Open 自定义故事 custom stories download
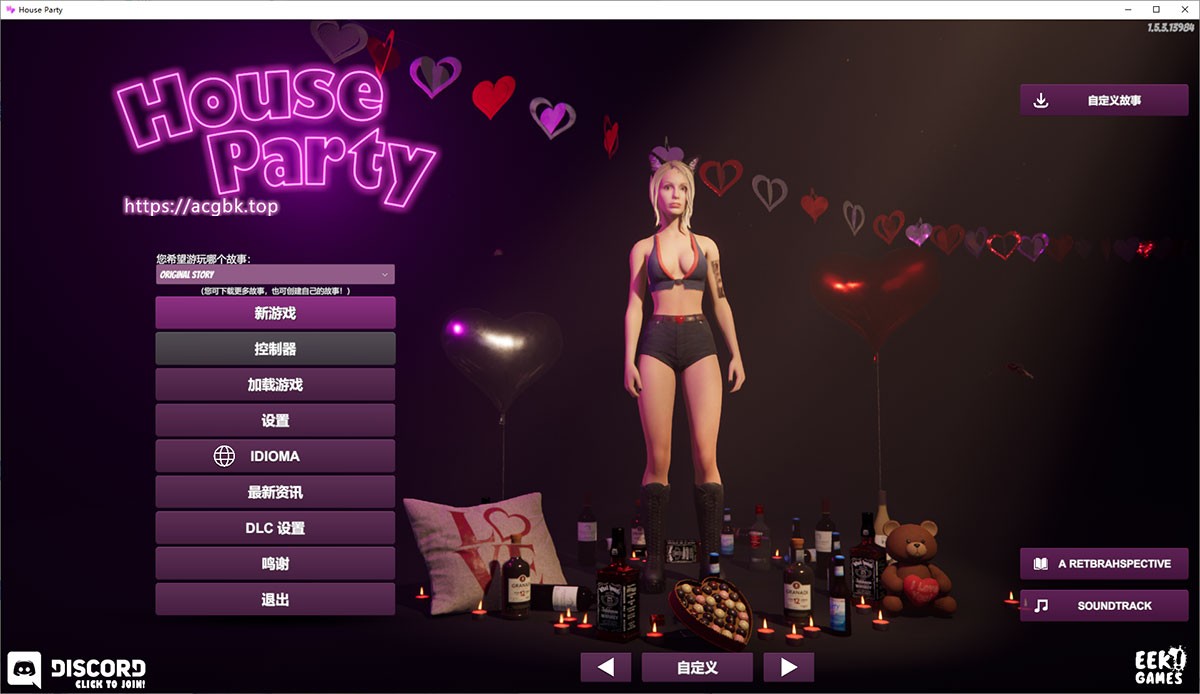Screen dimensions: 1200x694 click(x=1103, y=100)
